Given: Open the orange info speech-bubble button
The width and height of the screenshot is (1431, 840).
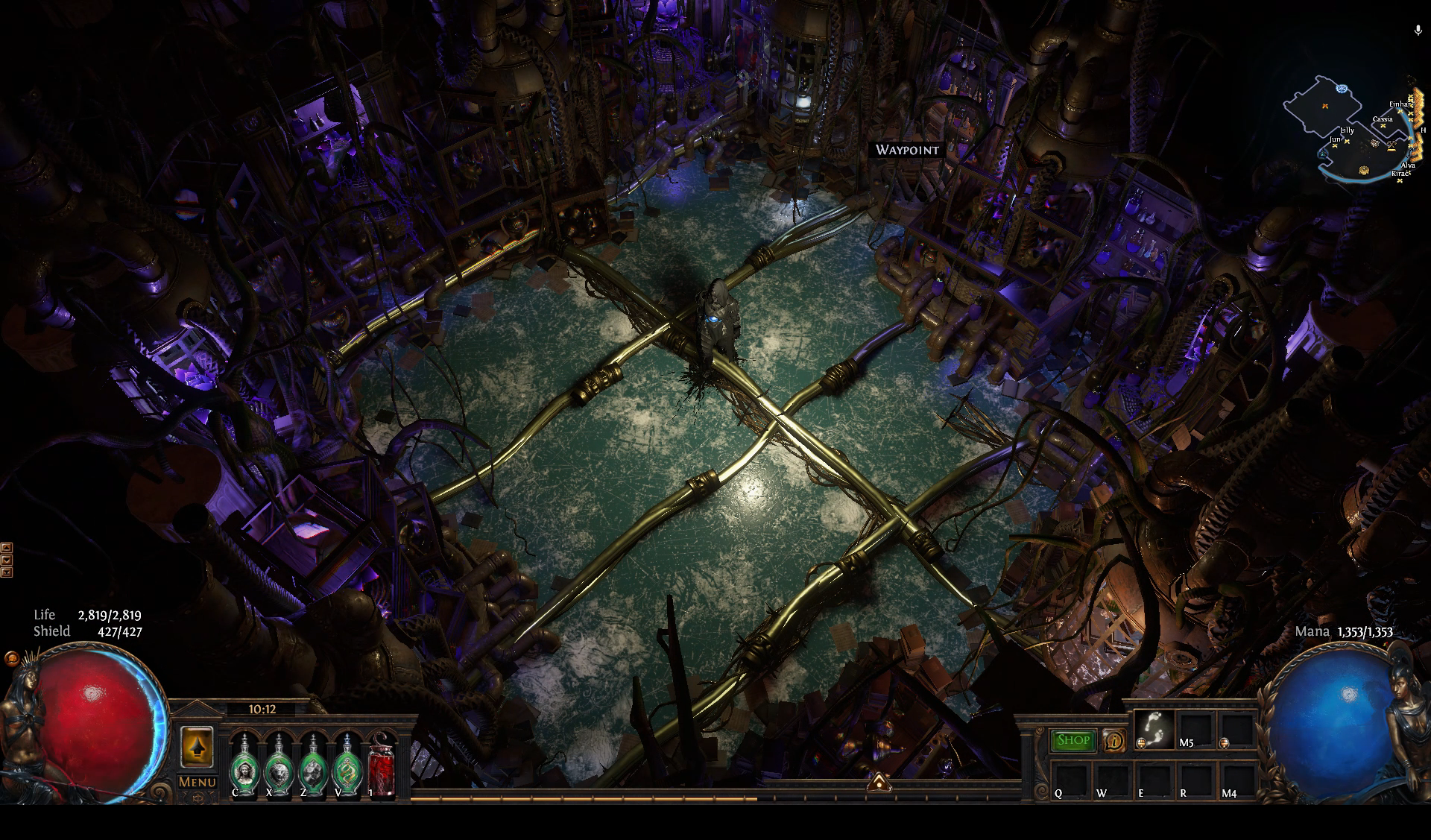Looking at the screenshot, I should 1114,740.
